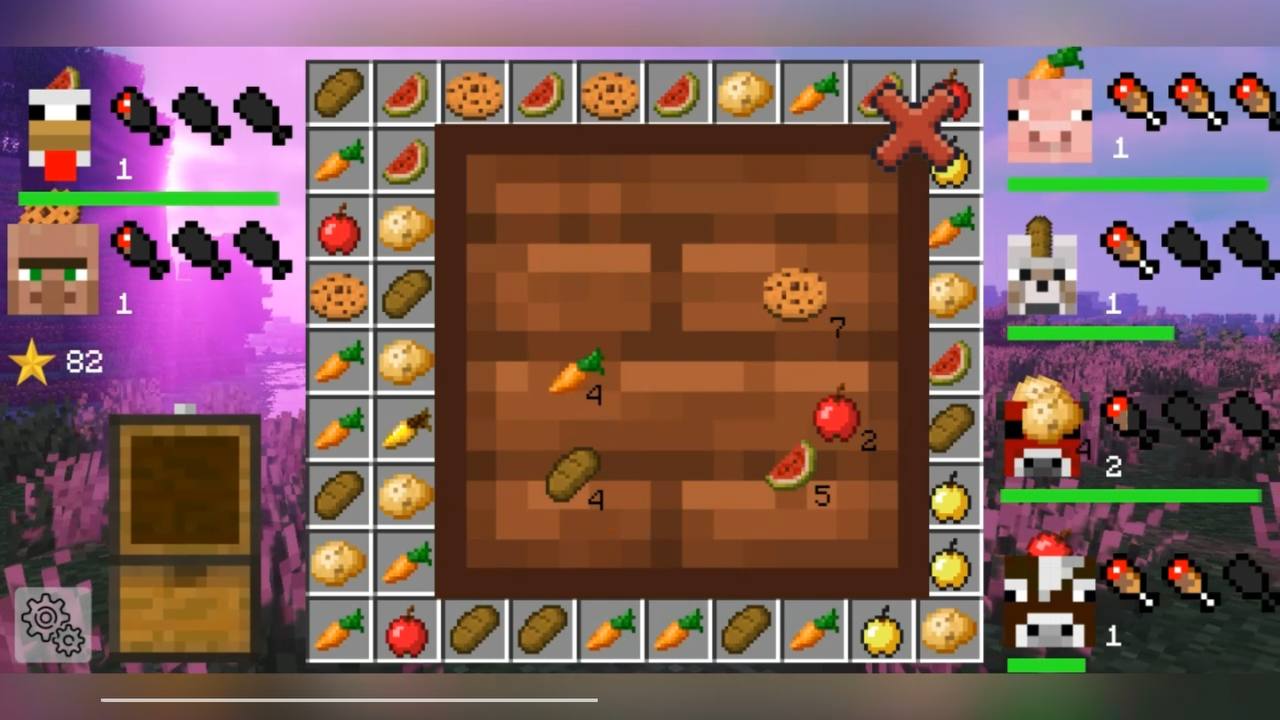
Task: Click the pig's green health bar
Action: tap(1135, 182)
